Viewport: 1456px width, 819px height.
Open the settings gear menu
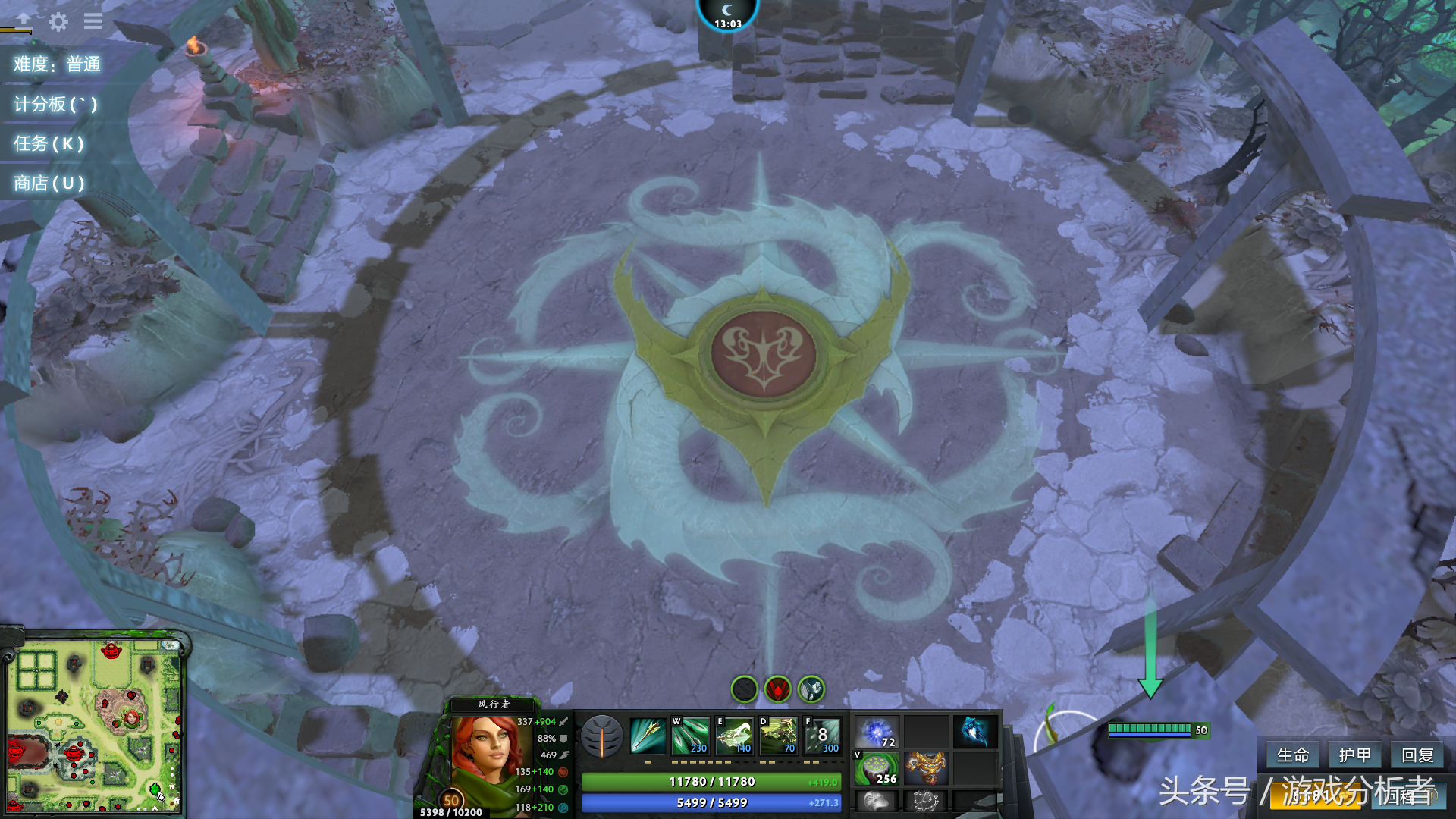(x=58, y=21)
